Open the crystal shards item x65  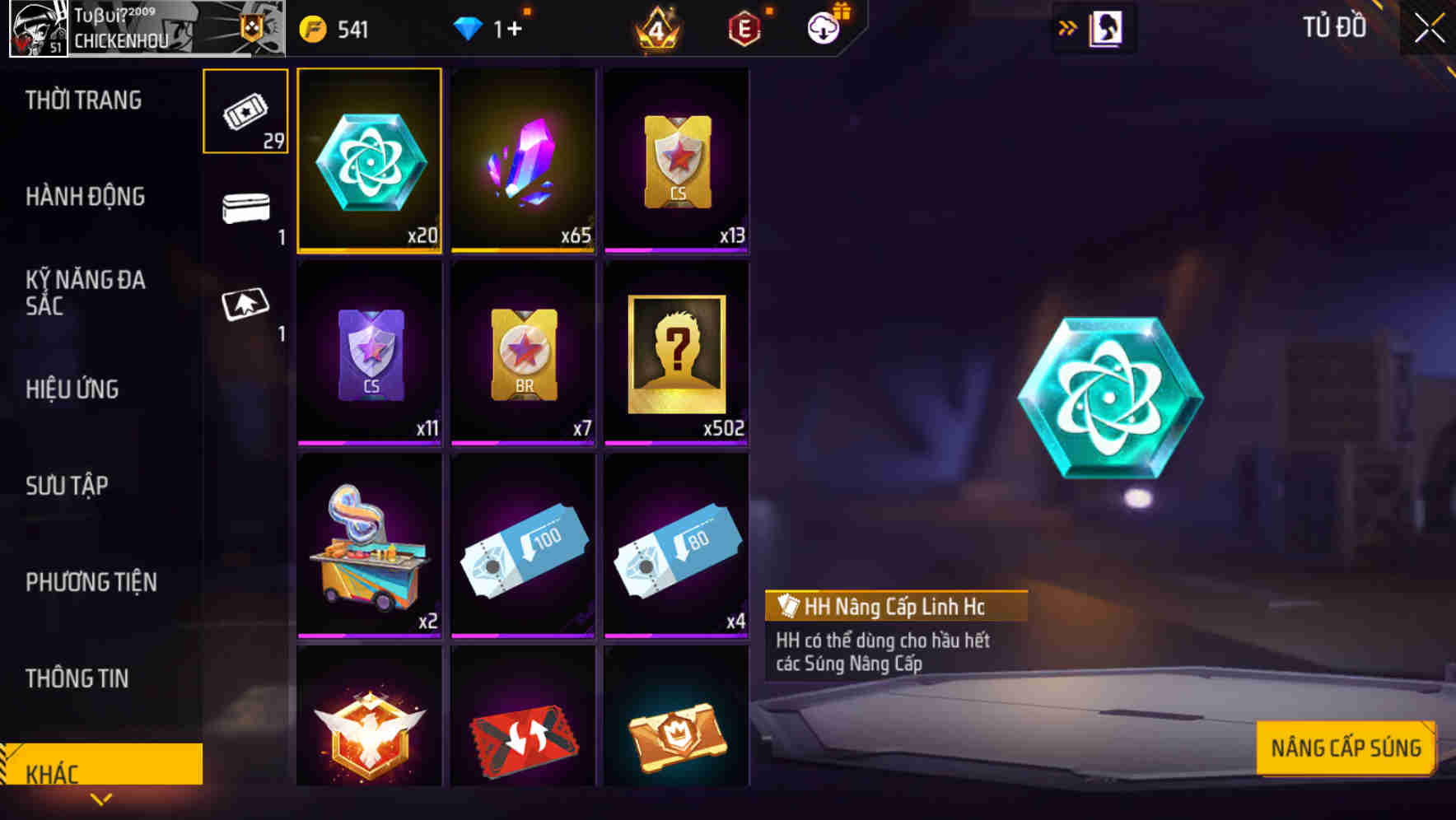(x=523, y=161)
